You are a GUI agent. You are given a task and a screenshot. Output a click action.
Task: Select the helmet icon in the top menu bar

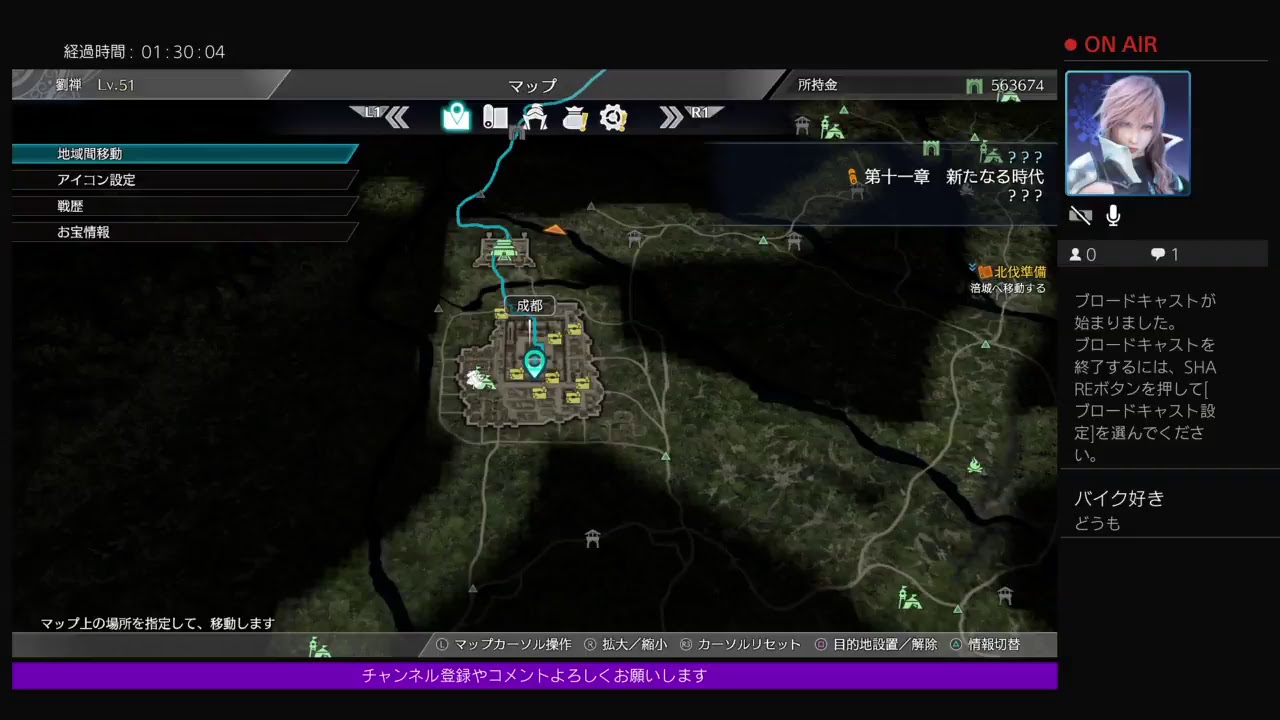point(535,117)
